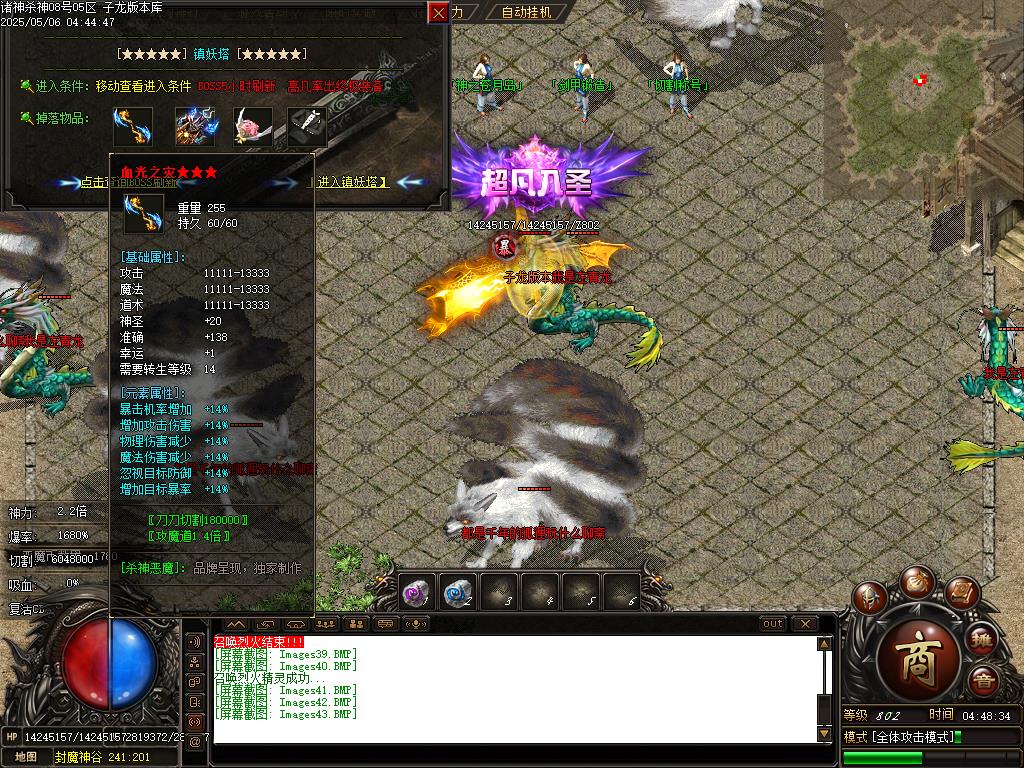Close the 镇妖塔 dungeon panel
1024x768 pixels.
[438, 12]
